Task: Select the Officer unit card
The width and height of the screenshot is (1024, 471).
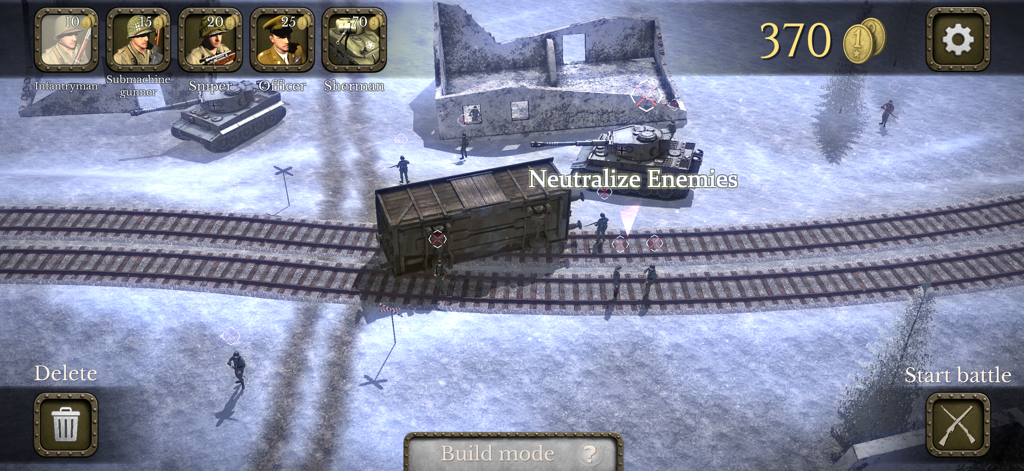Action: pyautogui.click(x=282, y=40)
